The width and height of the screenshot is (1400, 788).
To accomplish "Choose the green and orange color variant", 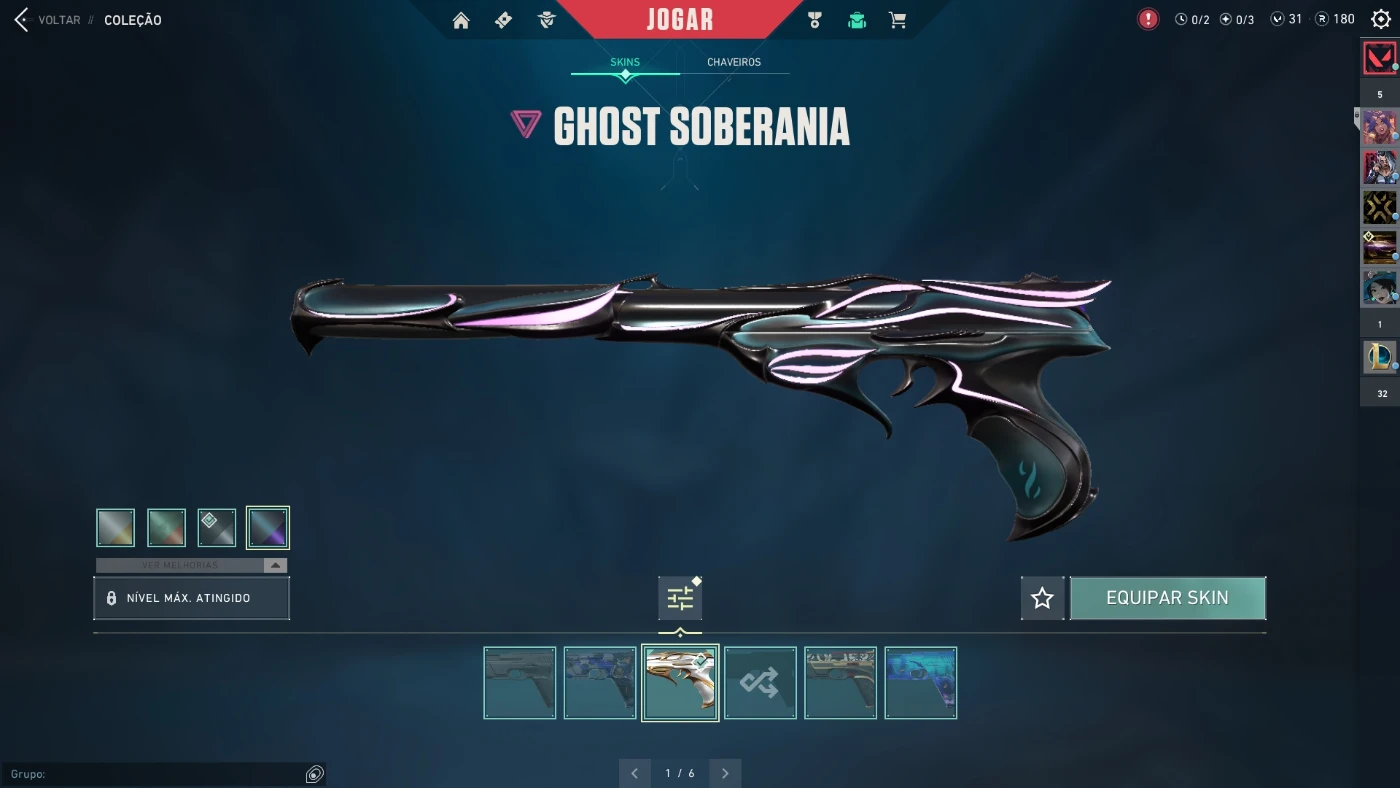I will tap(166, 528).
